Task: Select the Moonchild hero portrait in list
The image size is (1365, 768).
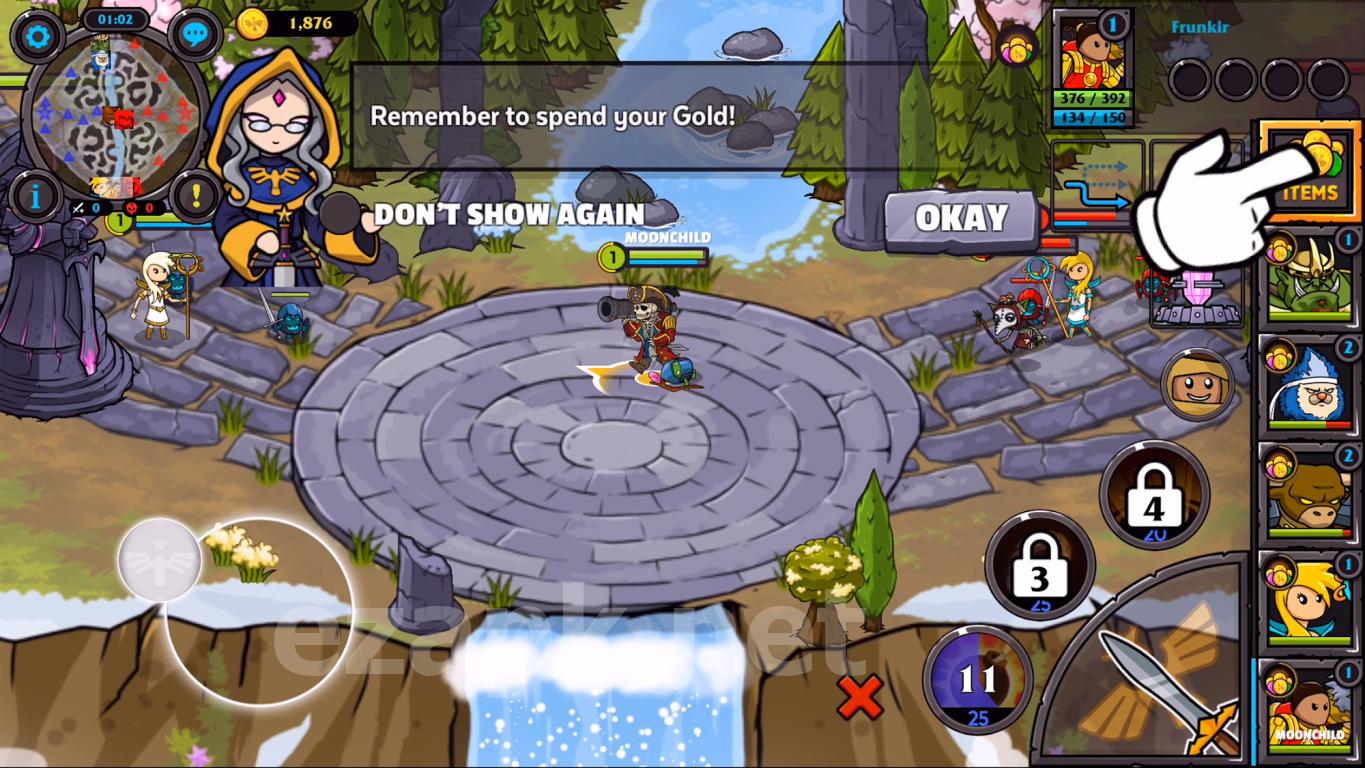Action: 1309,709
